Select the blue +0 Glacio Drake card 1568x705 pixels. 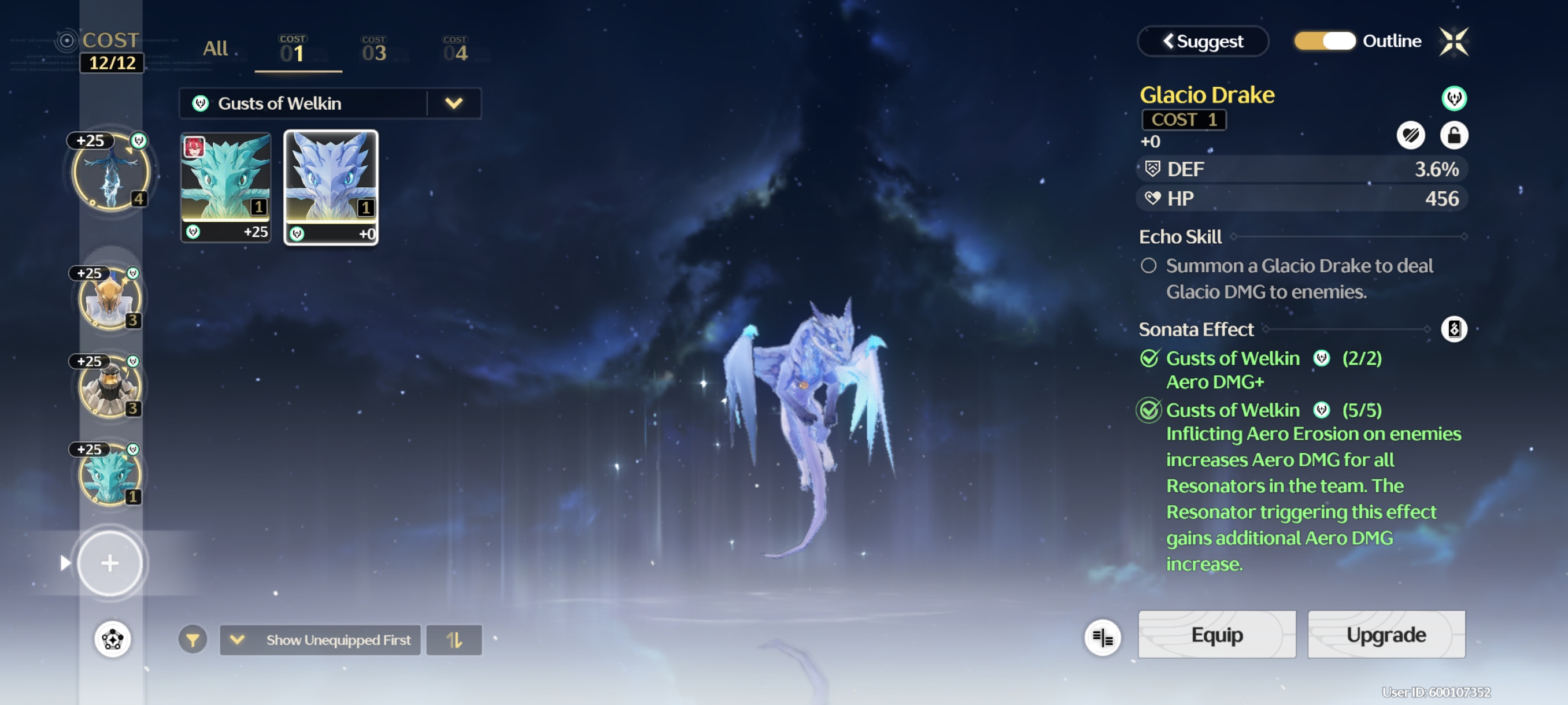pos(331,187)
